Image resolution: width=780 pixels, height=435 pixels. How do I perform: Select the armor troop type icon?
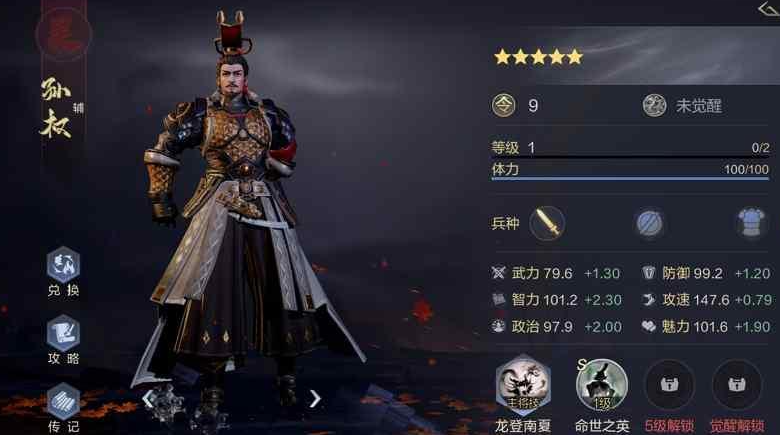coord(751,223)
